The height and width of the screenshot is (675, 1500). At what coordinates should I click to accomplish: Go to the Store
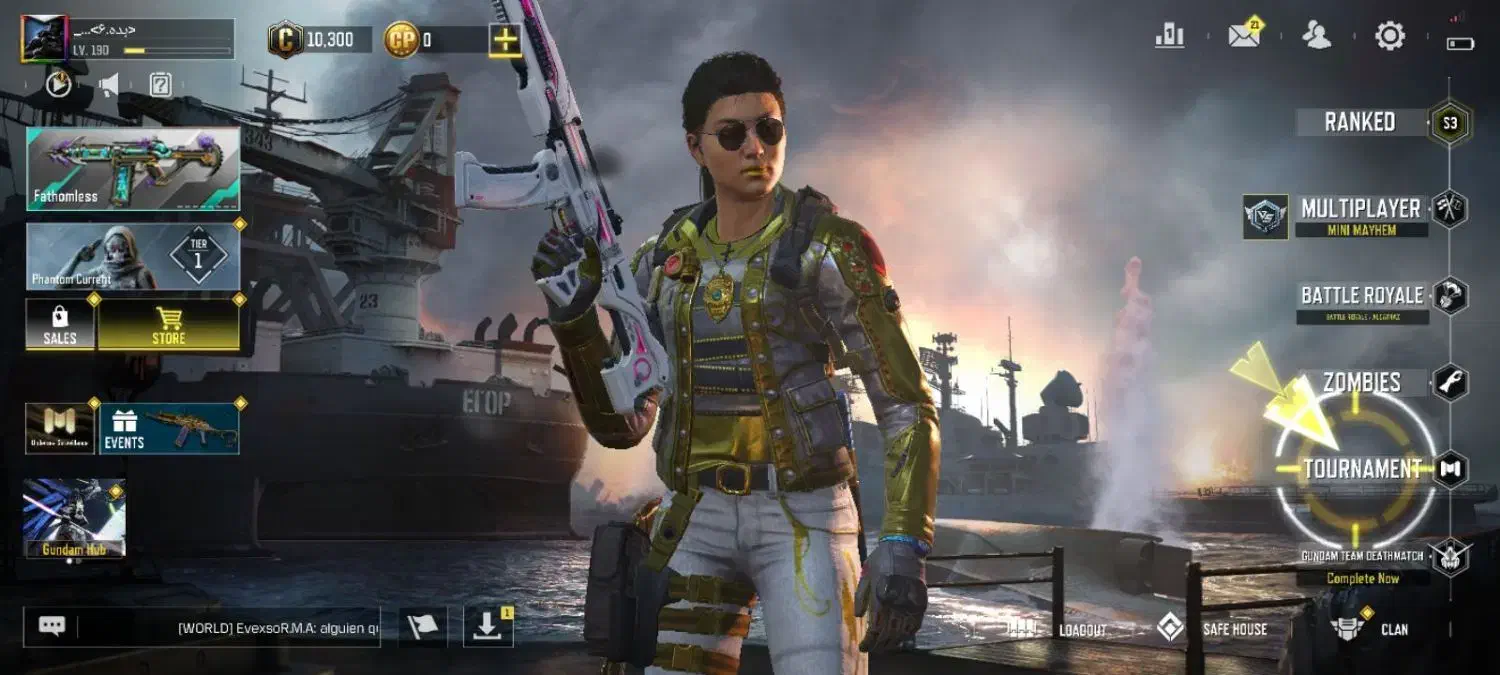[x=168, y=325]
